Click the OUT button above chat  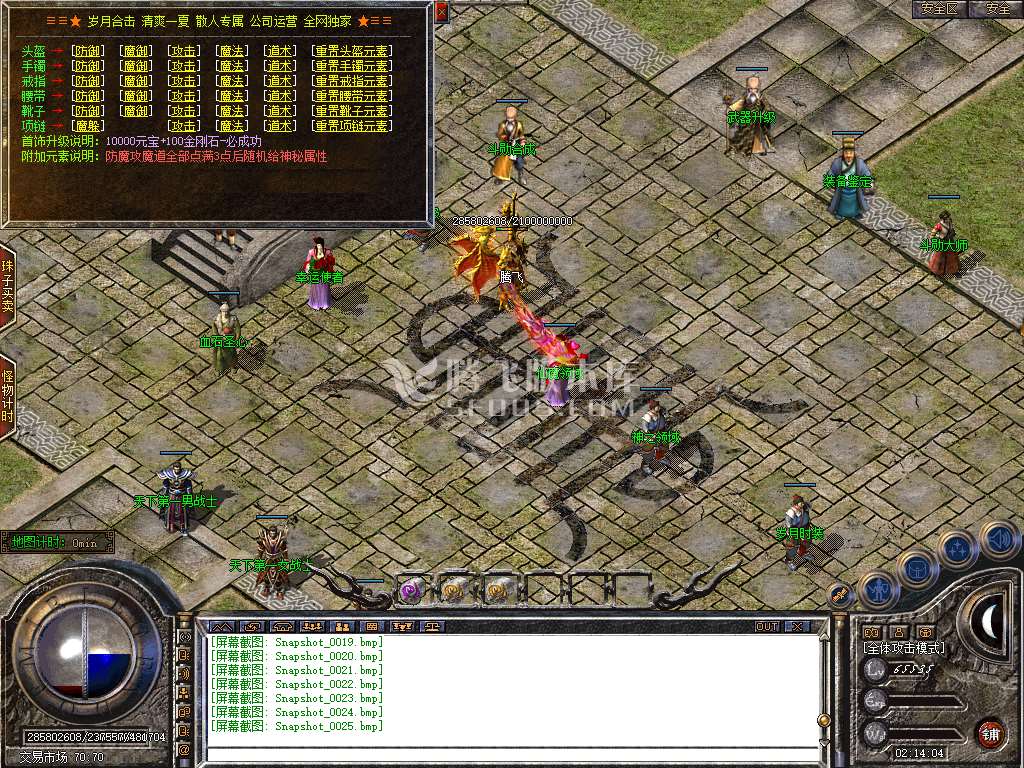pyautogui.click(x=767, y=626)
